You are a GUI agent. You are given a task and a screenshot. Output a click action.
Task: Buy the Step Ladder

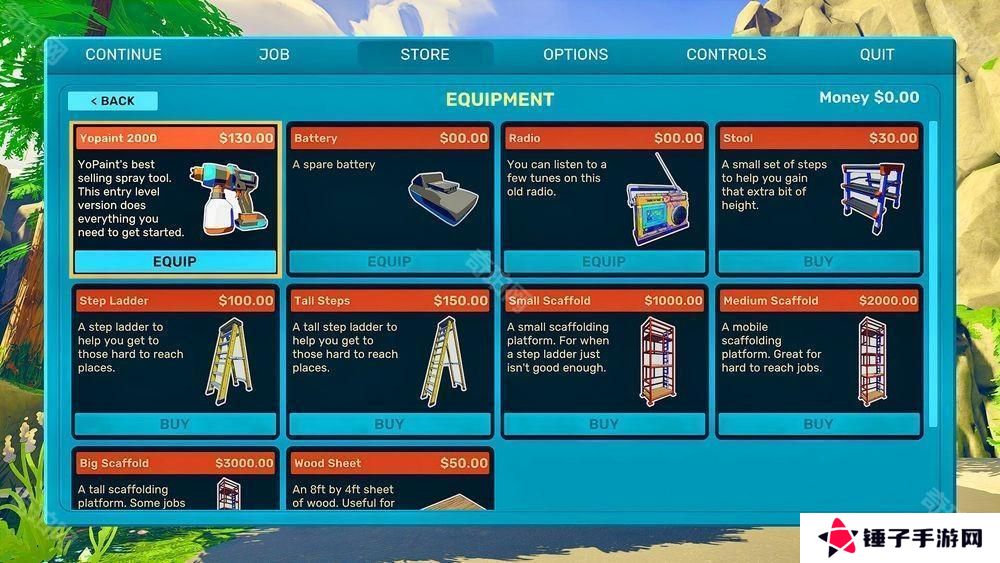pyautogui.click(x=174, y=424)
